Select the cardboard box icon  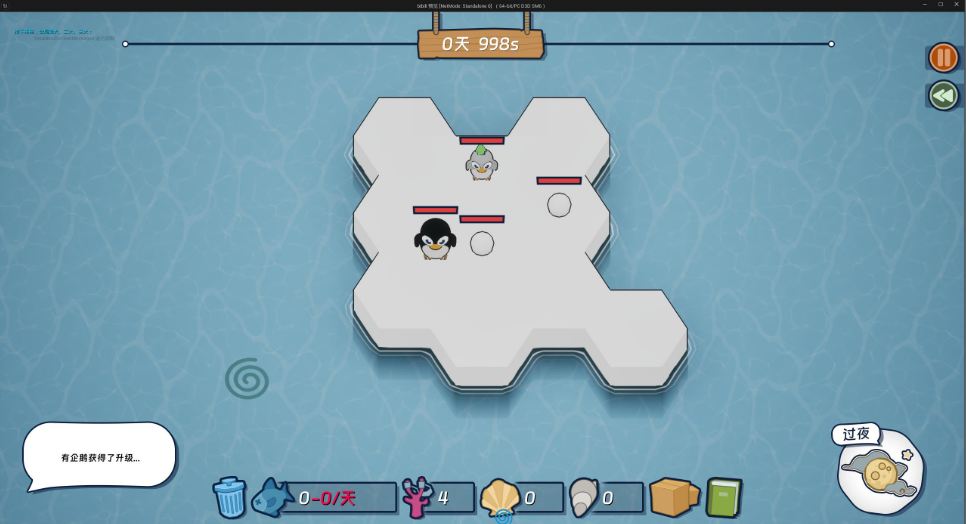674,496
